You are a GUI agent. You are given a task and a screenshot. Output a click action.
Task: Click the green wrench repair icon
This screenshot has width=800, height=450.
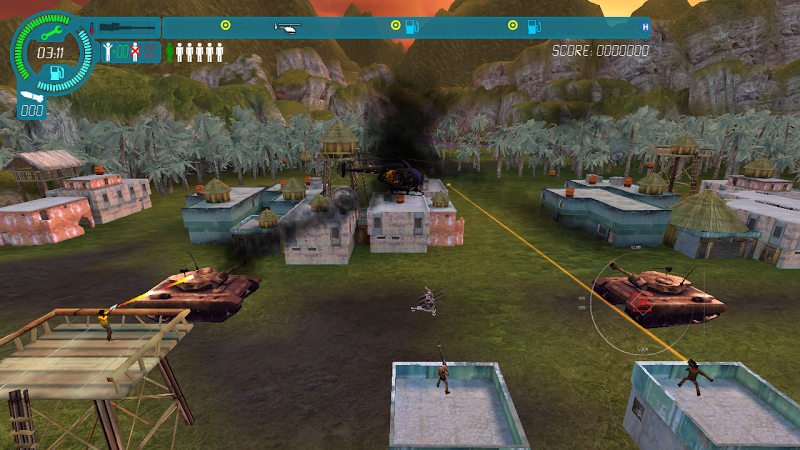coord(50,32)
